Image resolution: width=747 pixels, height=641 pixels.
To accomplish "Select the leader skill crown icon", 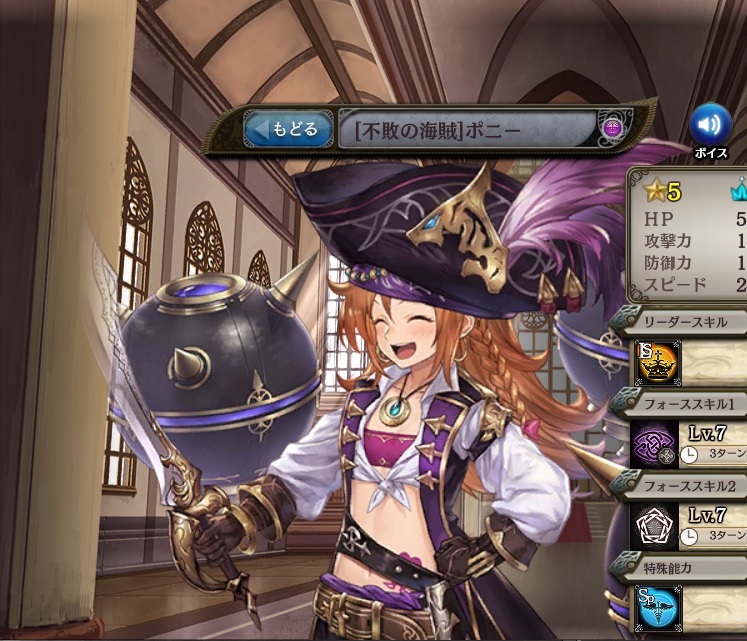I will tap(659, 362).
